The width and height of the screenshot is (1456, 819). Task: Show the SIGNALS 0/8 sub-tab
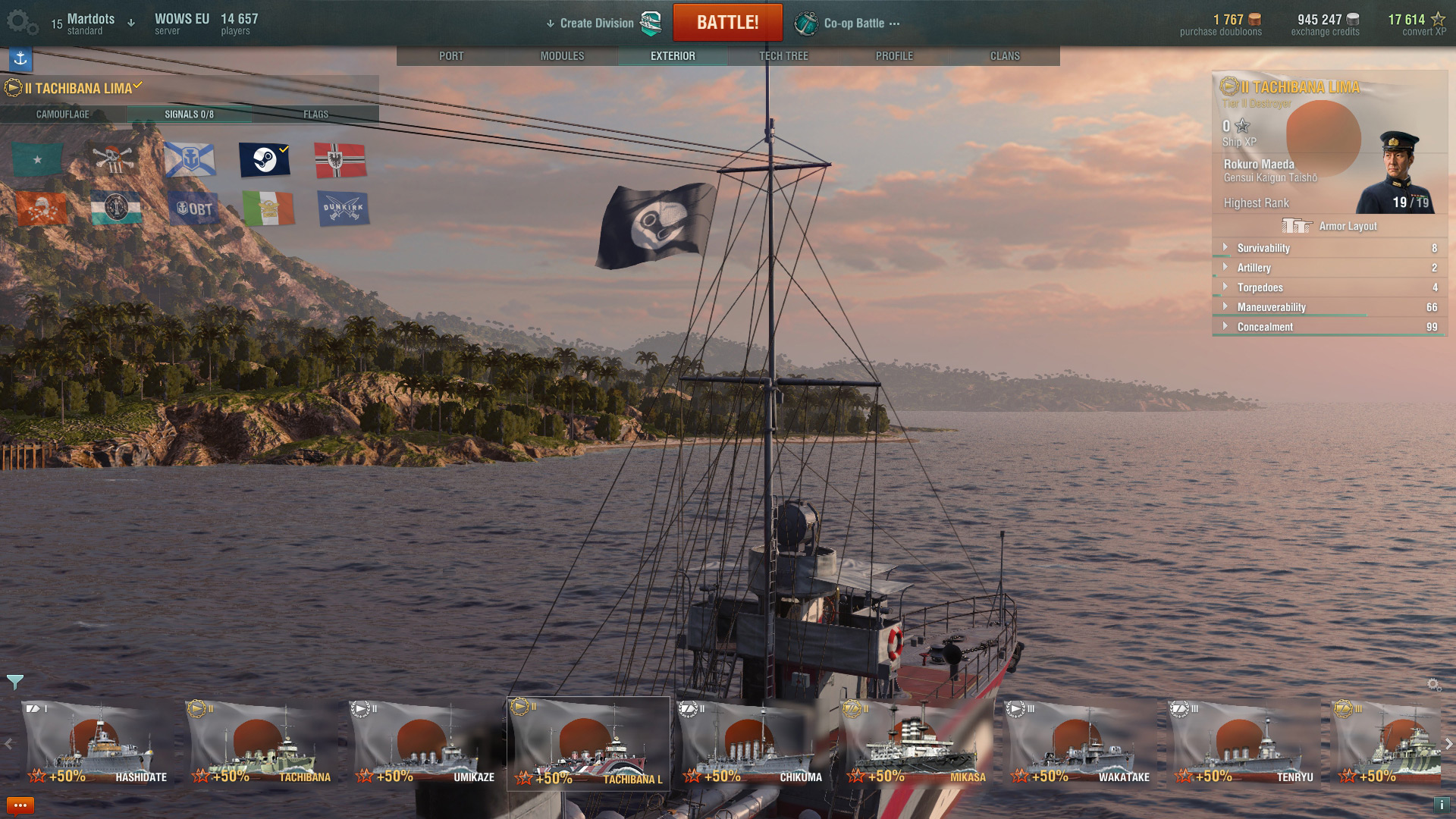(x=189, y=115)
